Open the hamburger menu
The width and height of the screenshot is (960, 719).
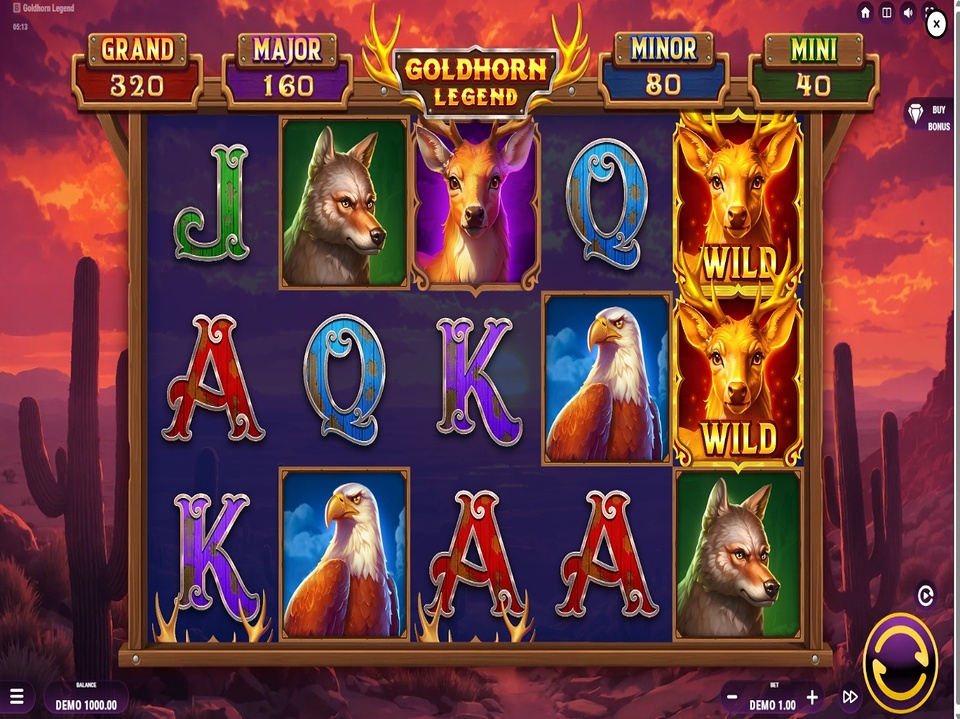15,697
